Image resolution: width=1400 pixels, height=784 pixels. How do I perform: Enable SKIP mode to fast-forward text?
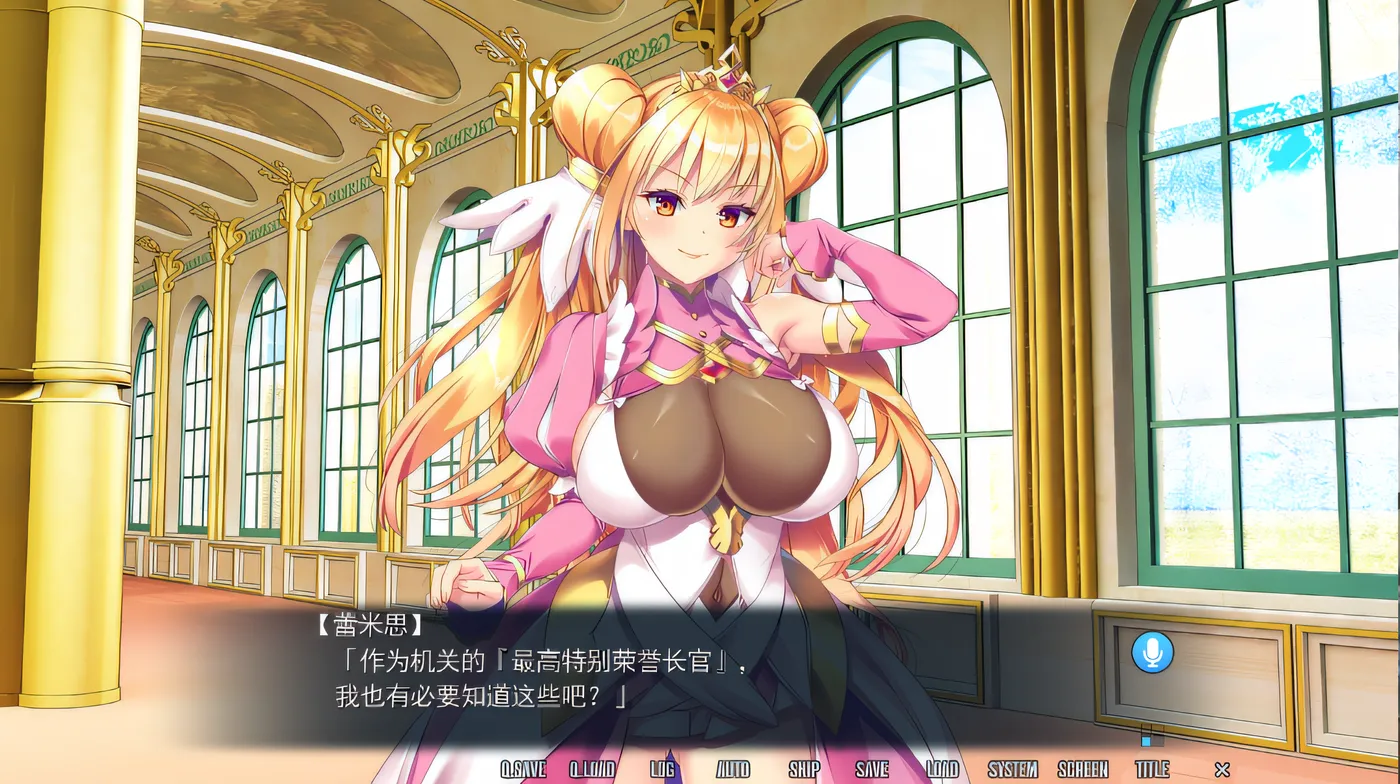pyautogui.click(x=802, y=771)
